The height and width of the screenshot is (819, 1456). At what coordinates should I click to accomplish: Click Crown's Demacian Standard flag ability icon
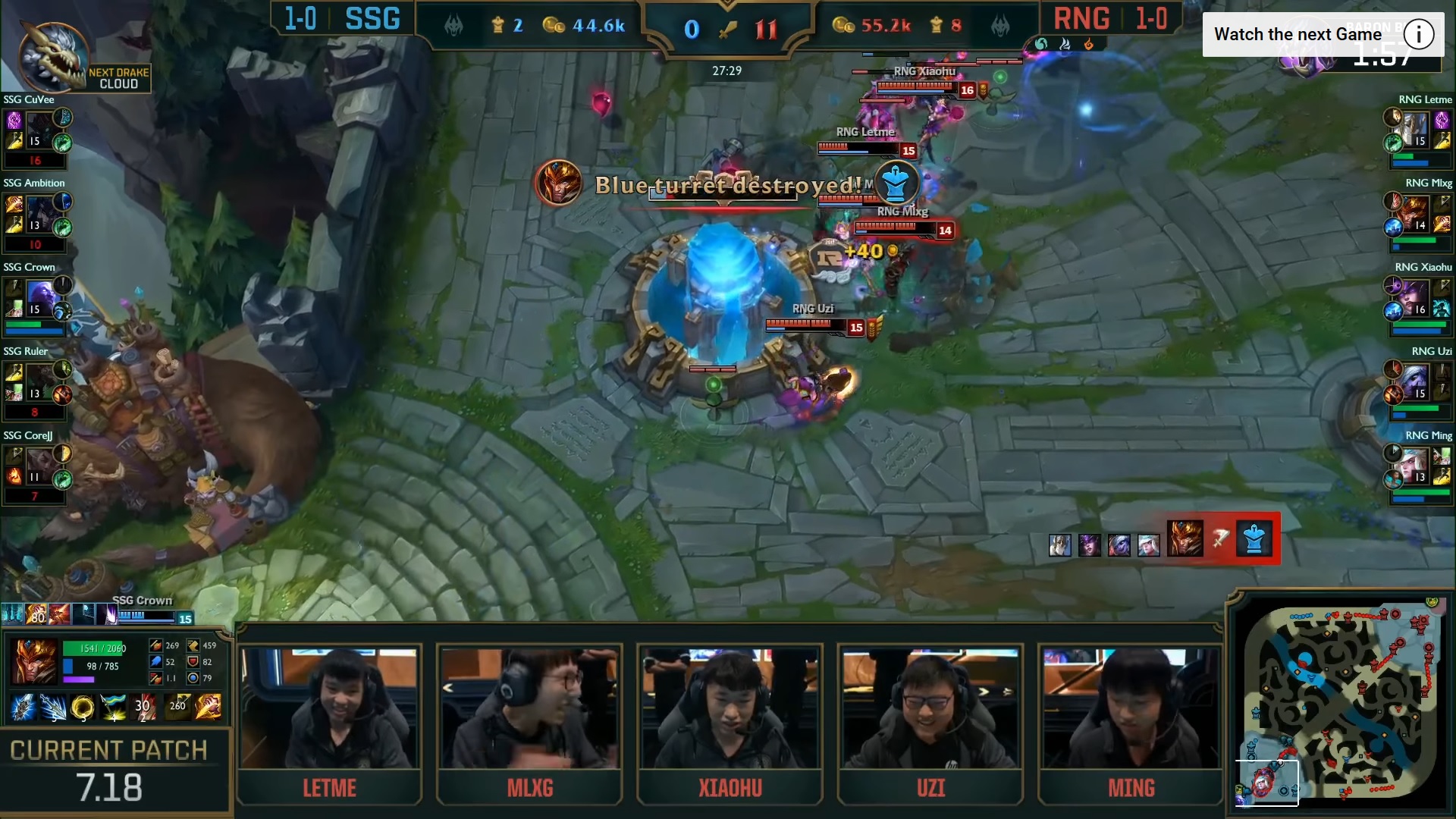(113, 708)
